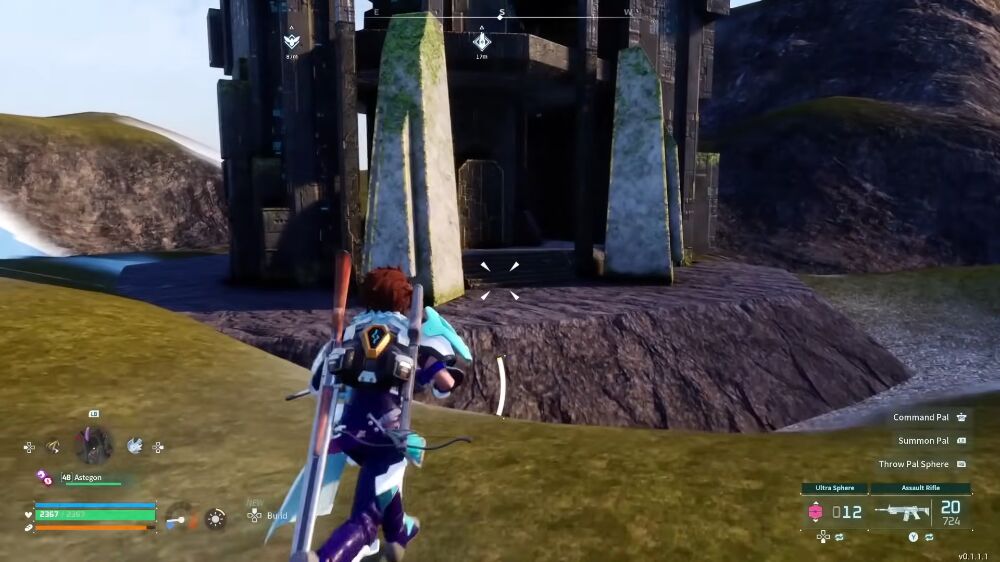
Task: Click the compass bar
Action: click(x=500, y=16)
